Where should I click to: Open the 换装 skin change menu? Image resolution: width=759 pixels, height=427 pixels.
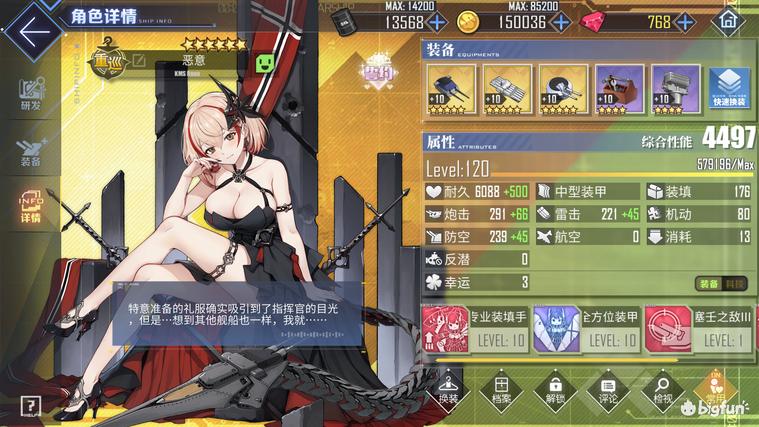448,389
